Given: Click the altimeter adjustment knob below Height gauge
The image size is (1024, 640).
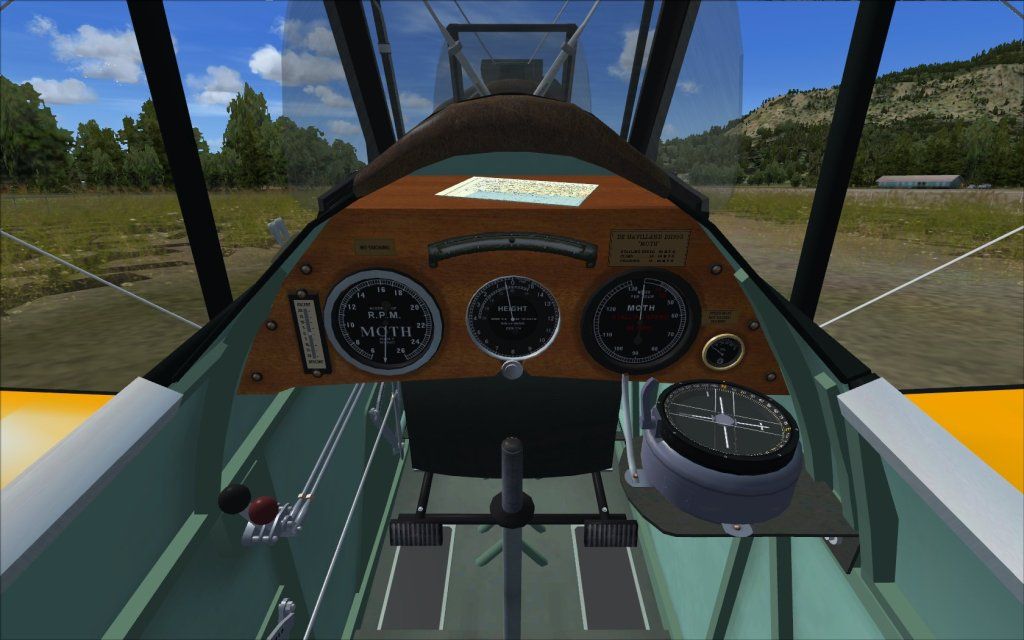Looking at the screenshot, I should point(512,370).
